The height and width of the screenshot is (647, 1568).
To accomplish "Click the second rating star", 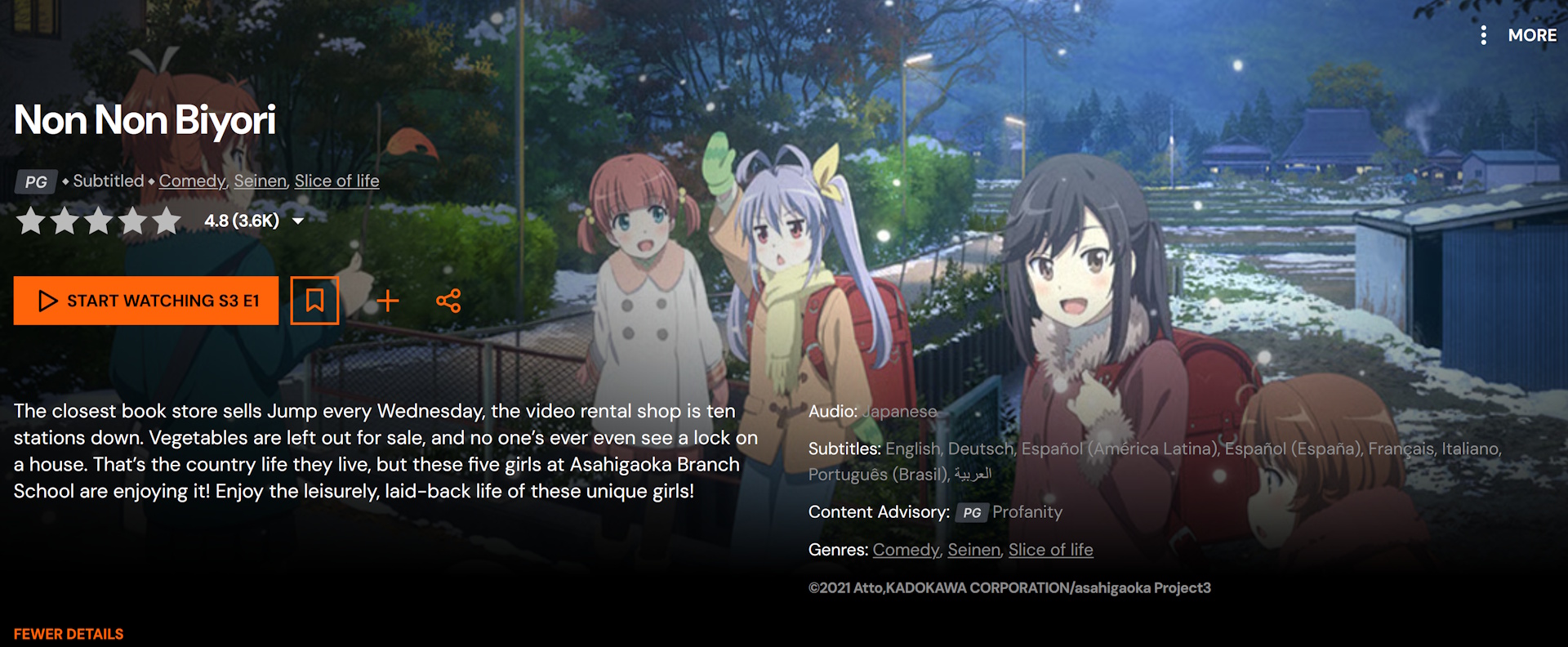I will (x=65, y=220).
